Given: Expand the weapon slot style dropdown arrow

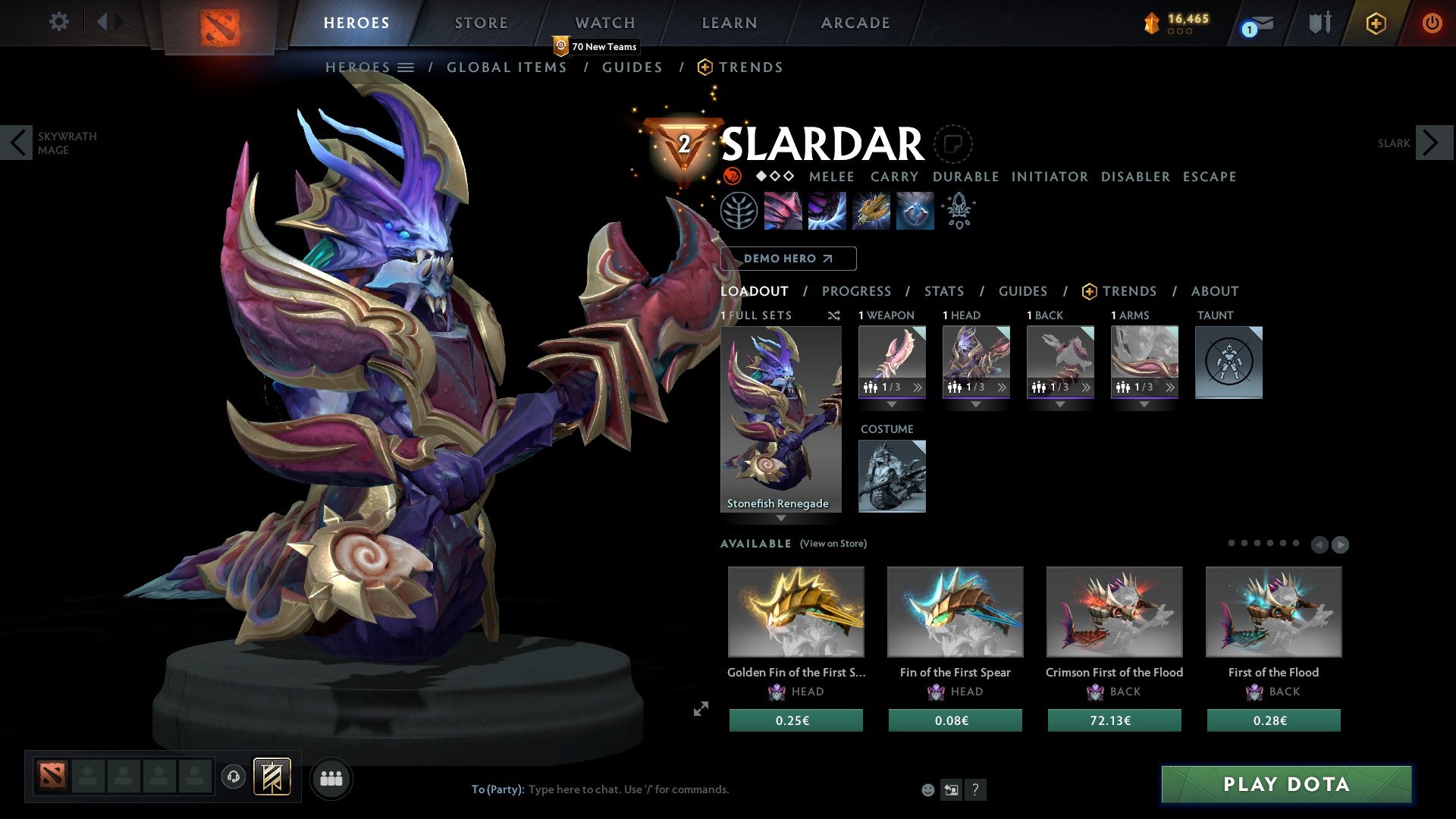Looking at the screenshot, I should point(891,404).
